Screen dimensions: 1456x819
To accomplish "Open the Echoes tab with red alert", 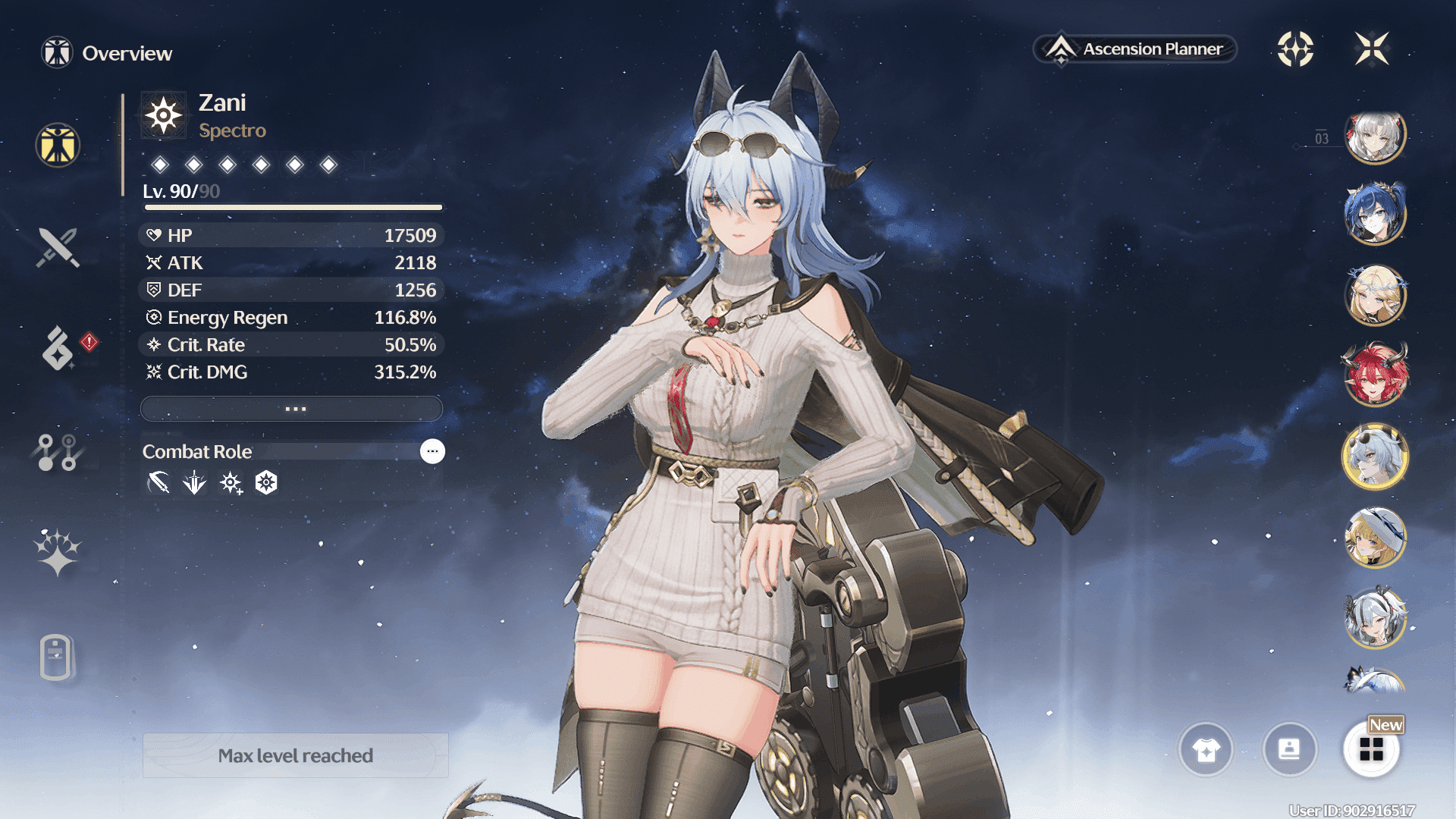I will click(x=59, y=349).
